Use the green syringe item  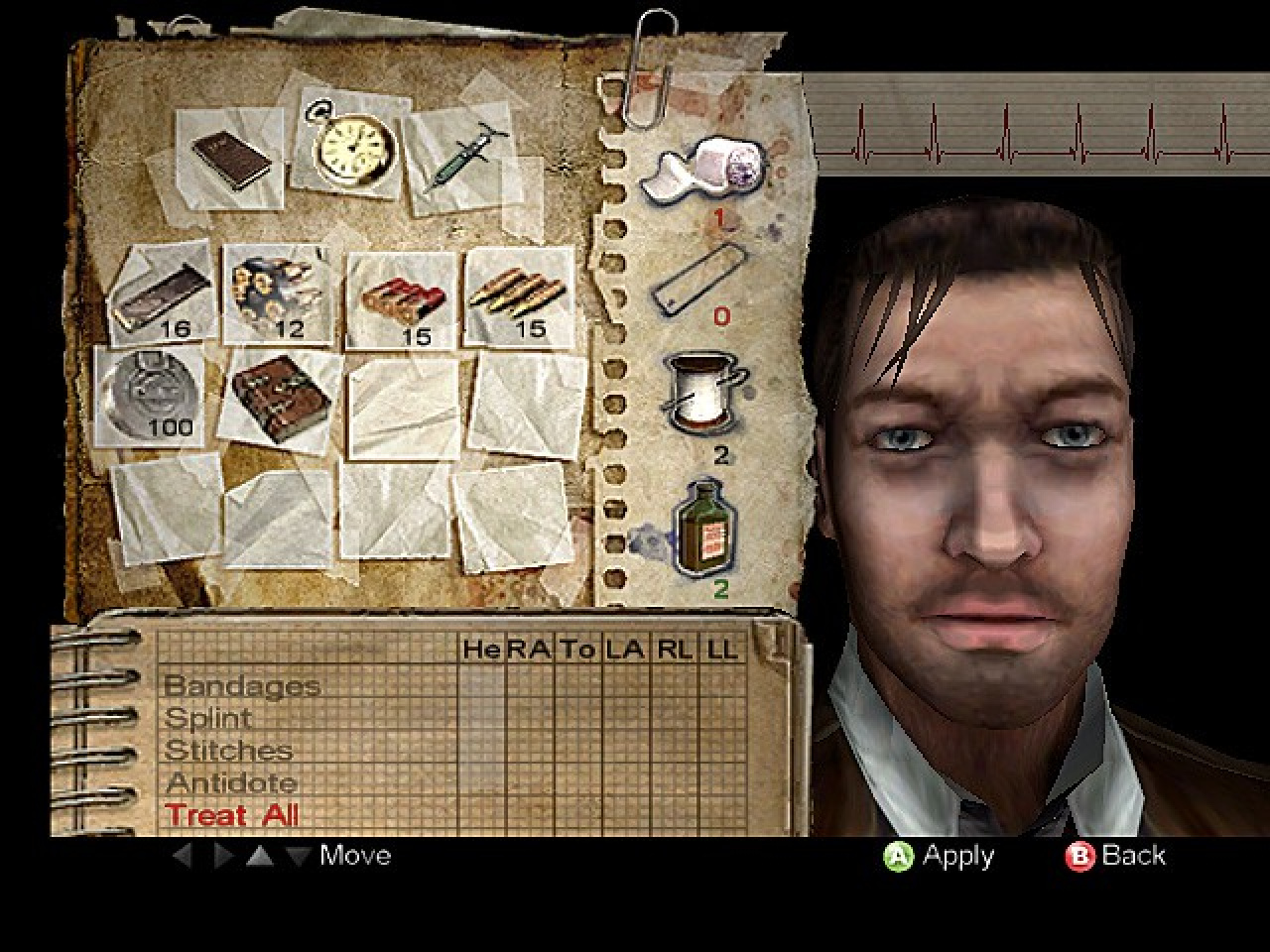coord(463,157)
